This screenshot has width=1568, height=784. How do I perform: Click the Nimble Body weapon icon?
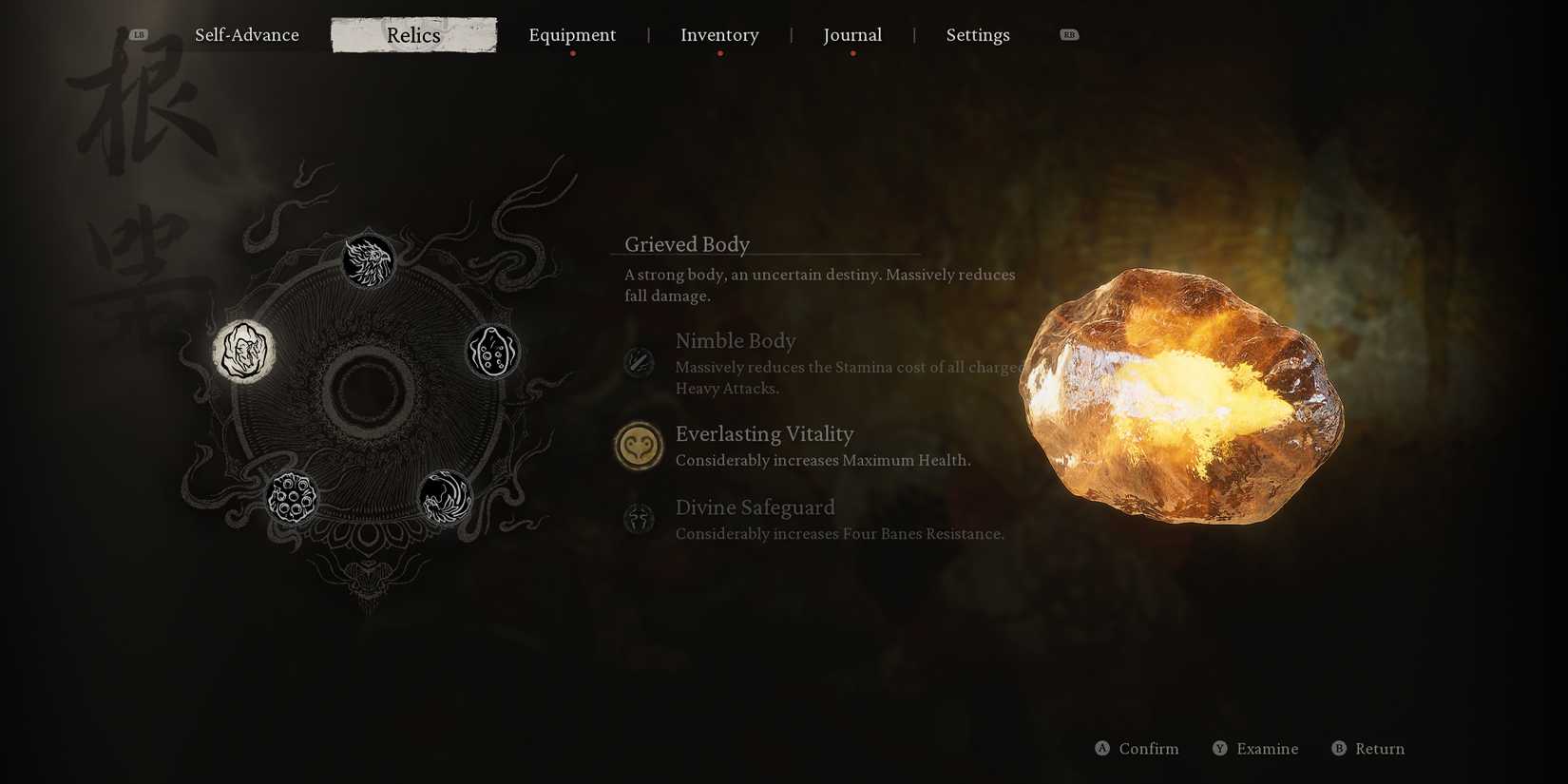click(639, 363)
